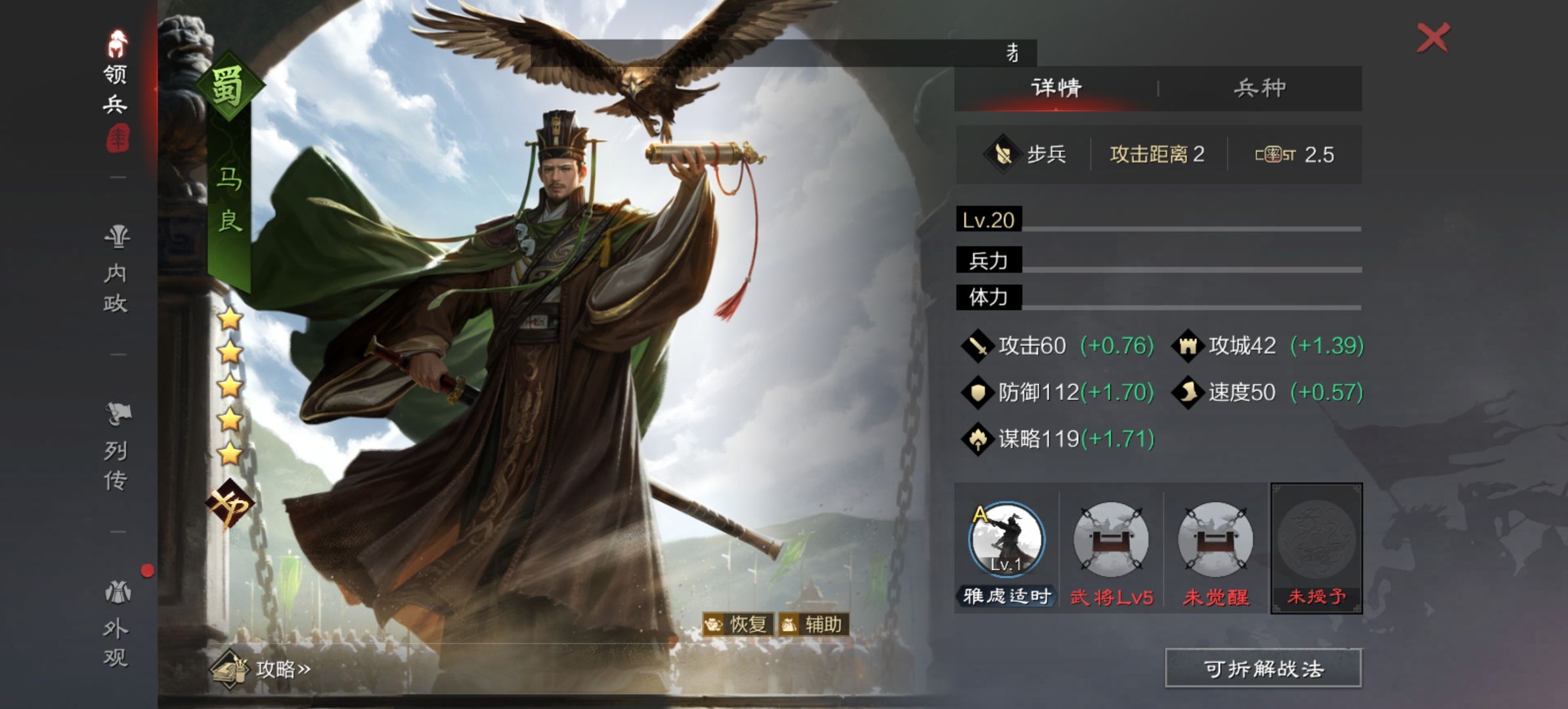Open the 领兵 side menu
Screen dimensions: 1568x709
click(x=116, y=89)
